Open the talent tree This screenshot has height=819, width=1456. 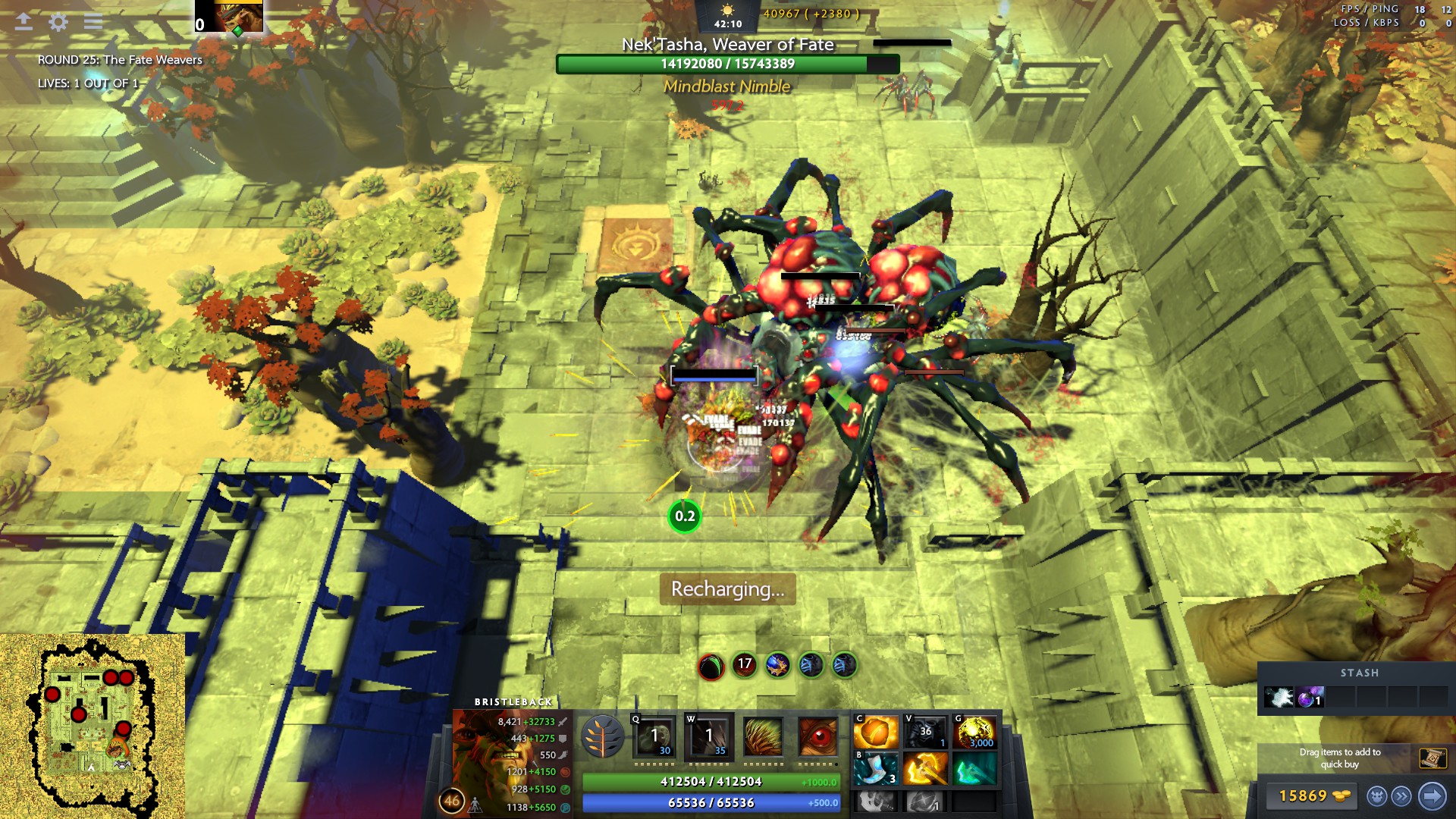point(603,737)
